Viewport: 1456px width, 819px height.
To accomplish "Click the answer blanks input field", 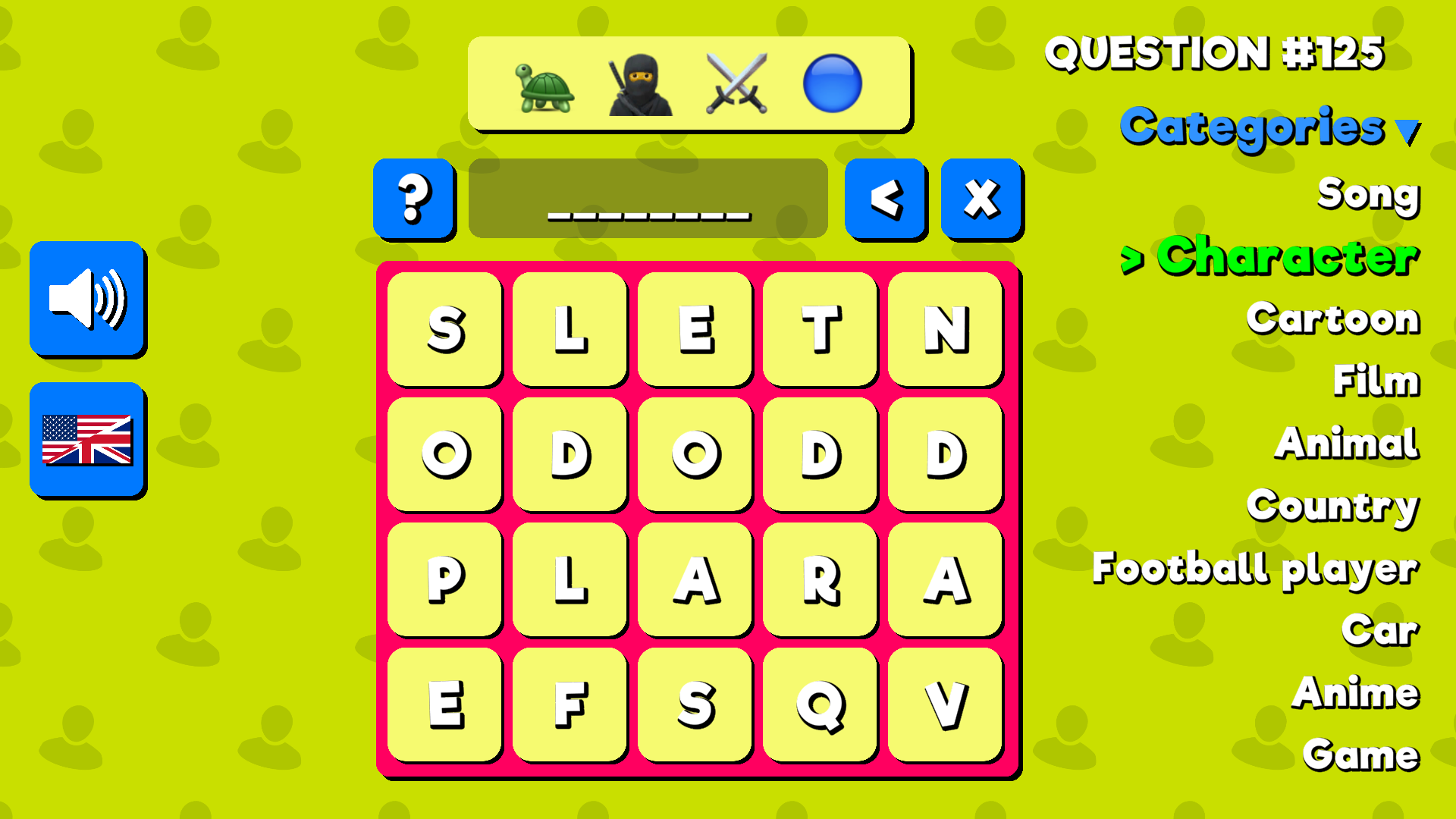I will tap(648, 199).
